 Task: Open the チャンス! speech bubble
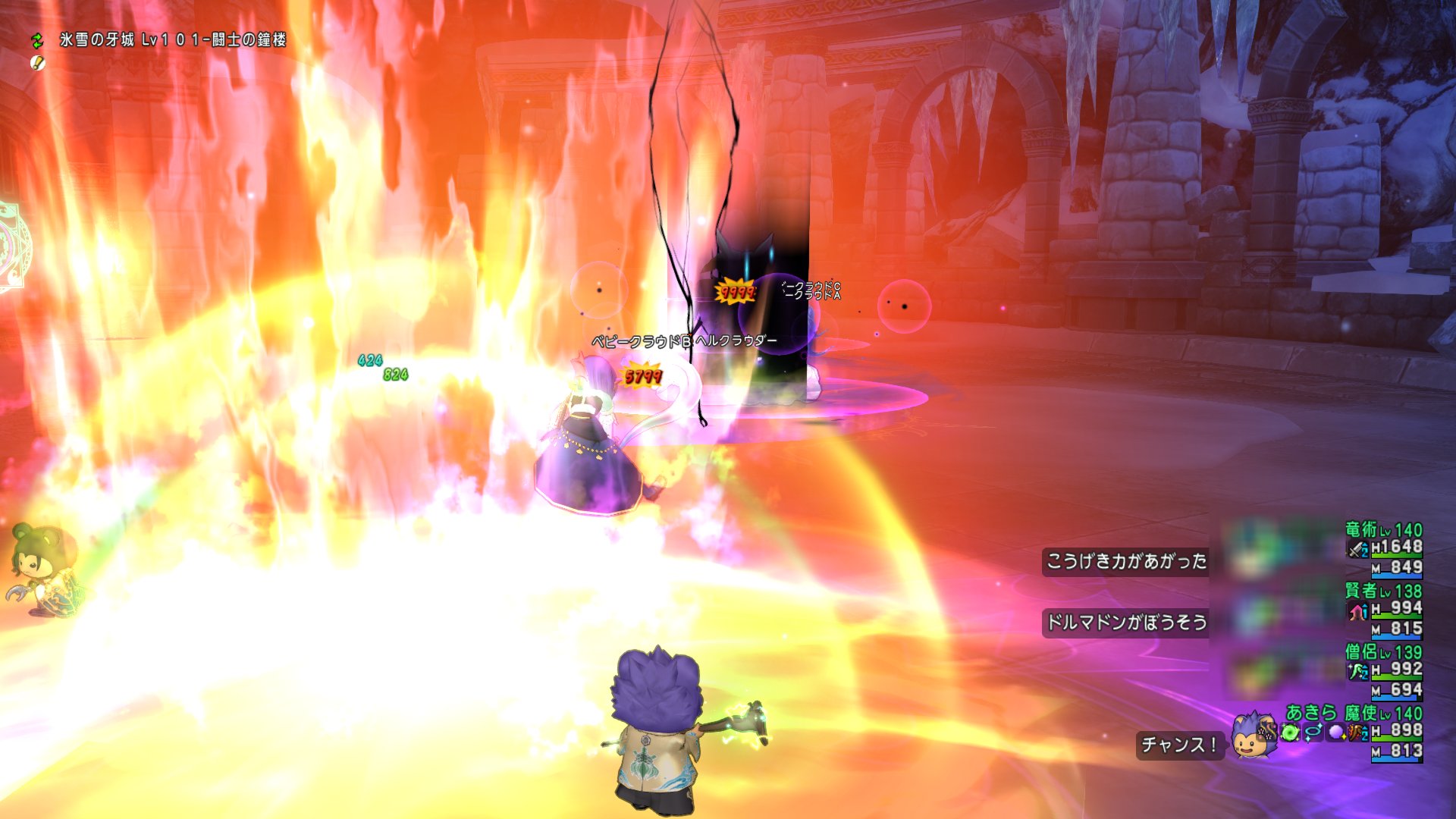point(1179,745)
